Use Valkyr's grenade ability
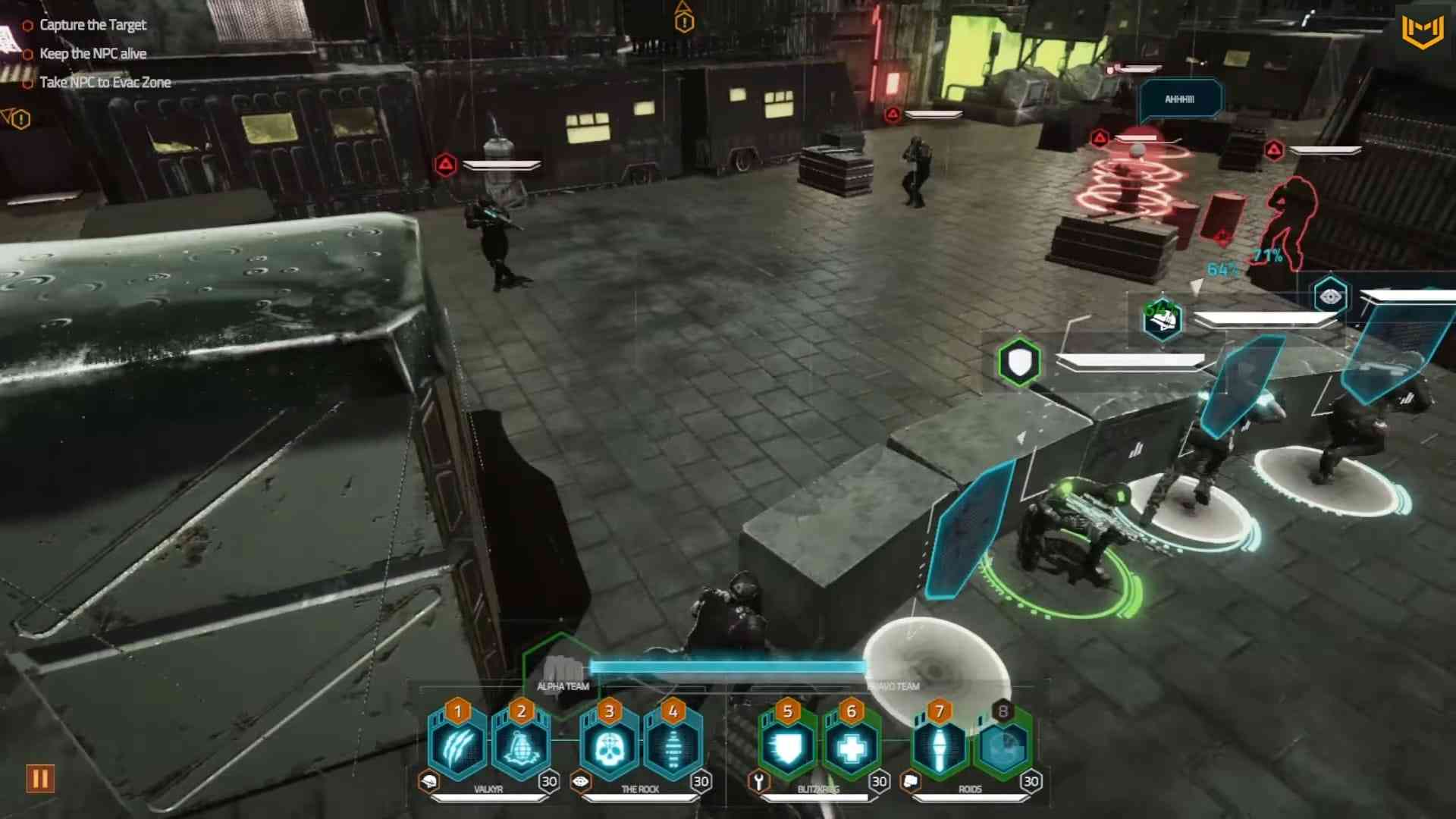 (x=521, y=748)
